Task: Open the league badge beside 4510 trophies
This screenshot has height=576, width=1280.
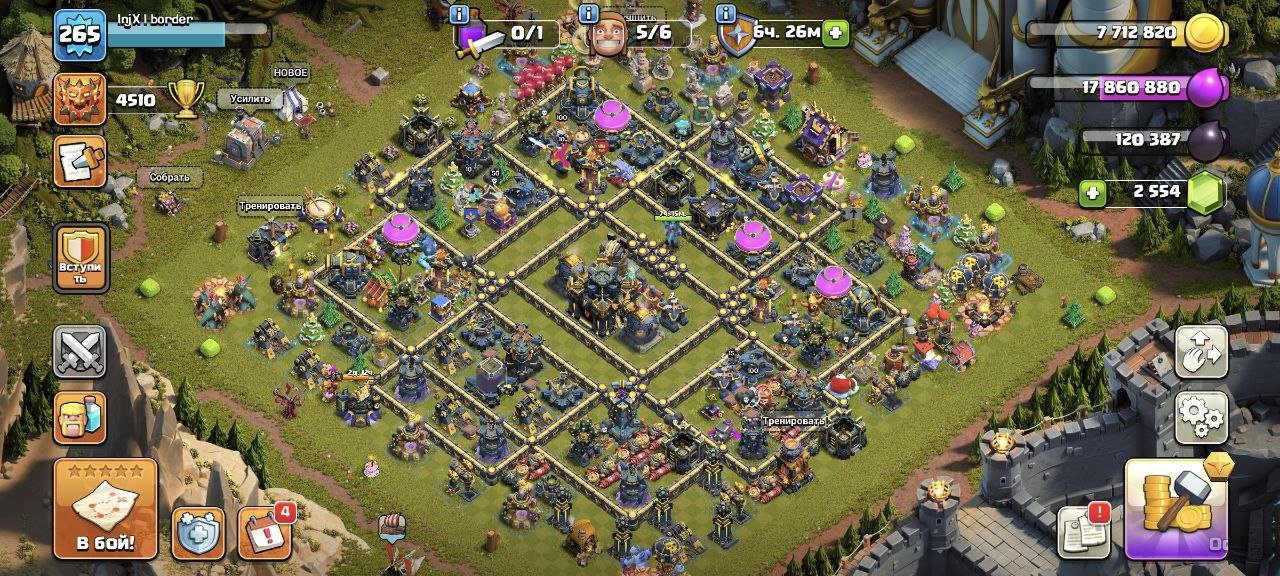Action: [x=80, y=100]
